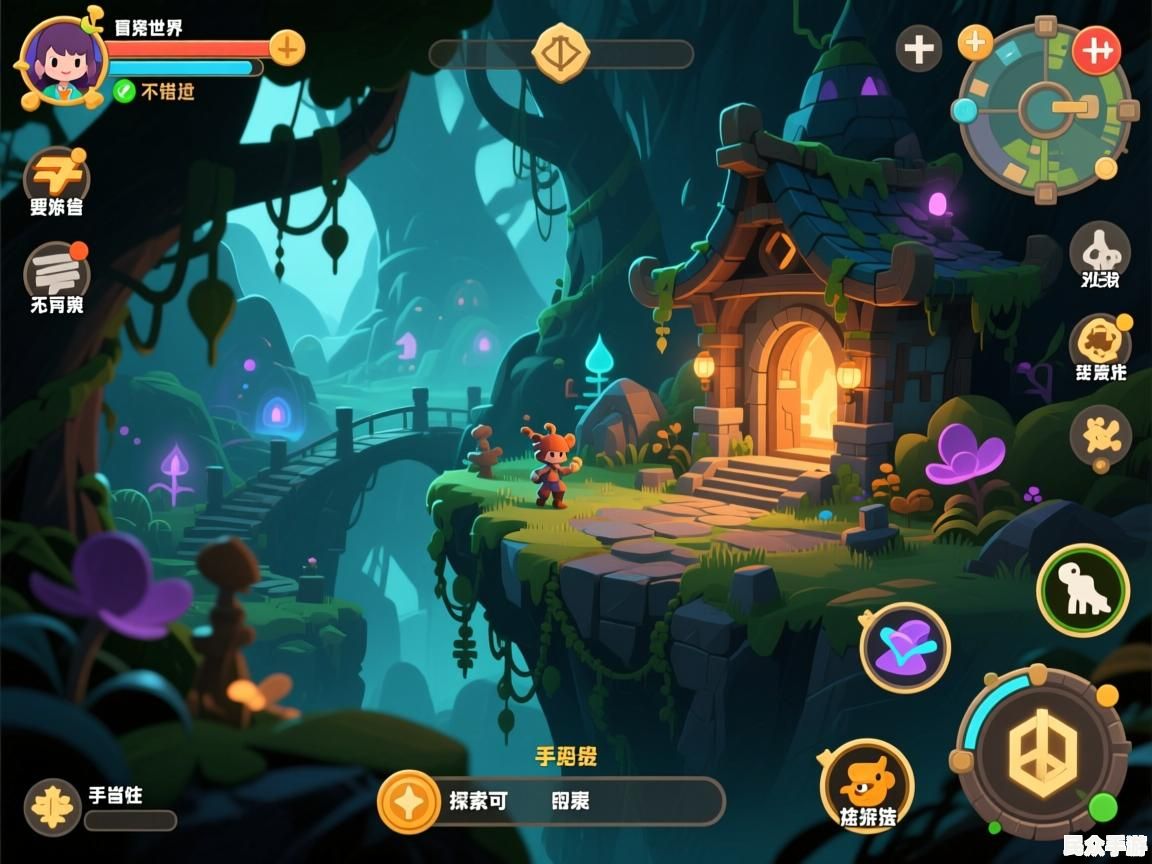Click the green checkmark status label

click(x=154, y=91)
